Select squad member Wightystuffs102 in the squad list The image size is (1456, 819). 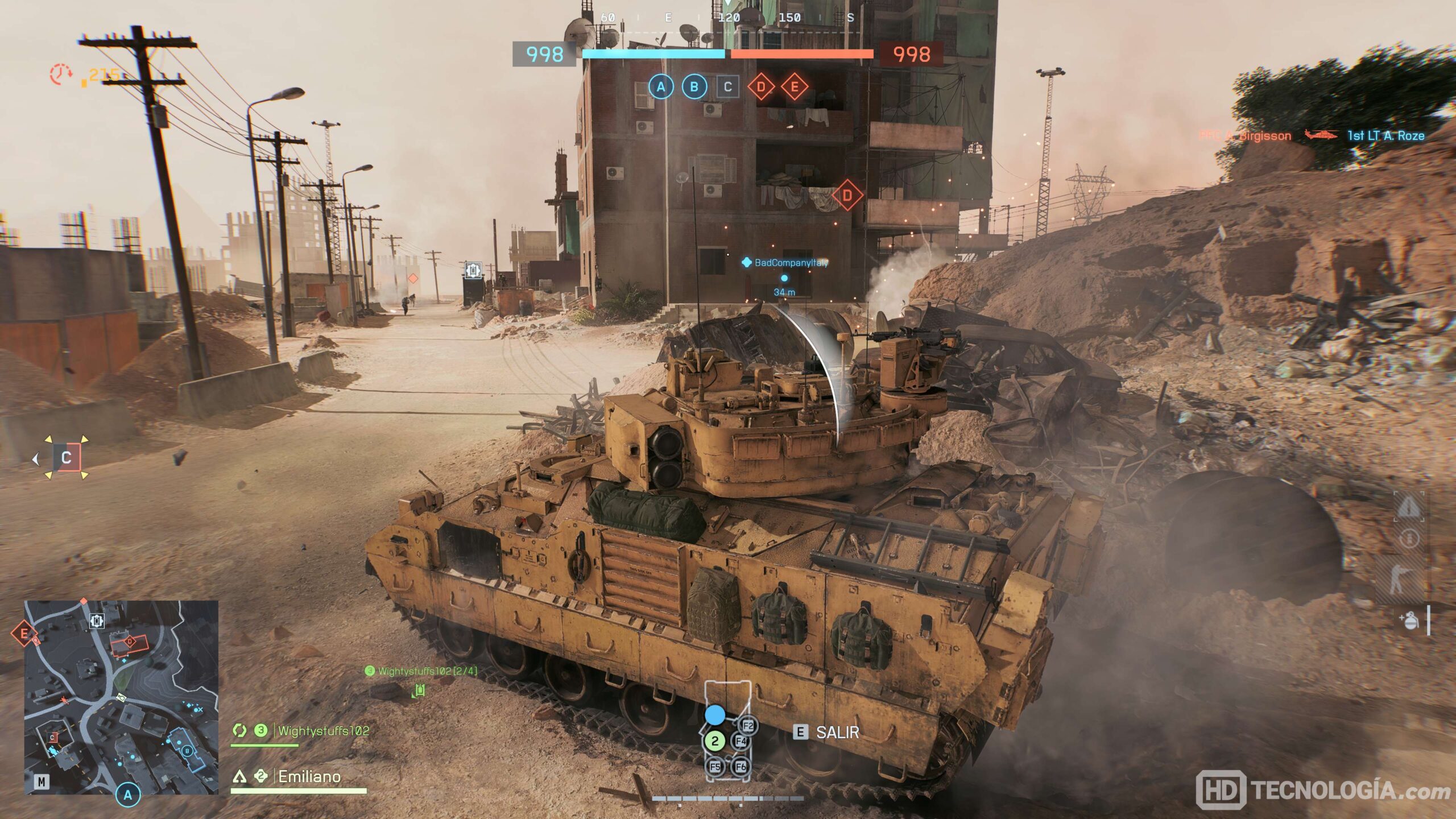coord(323,731)
